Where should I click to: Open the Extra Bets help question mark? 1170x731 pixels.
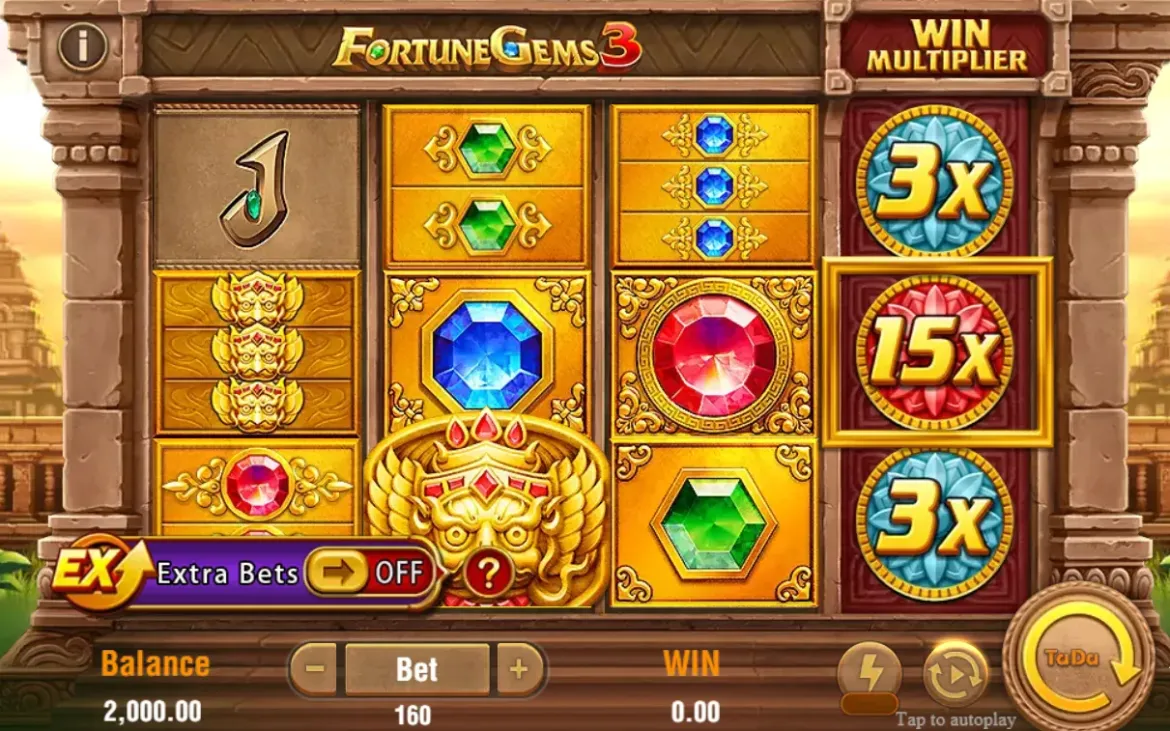[489, 573]
